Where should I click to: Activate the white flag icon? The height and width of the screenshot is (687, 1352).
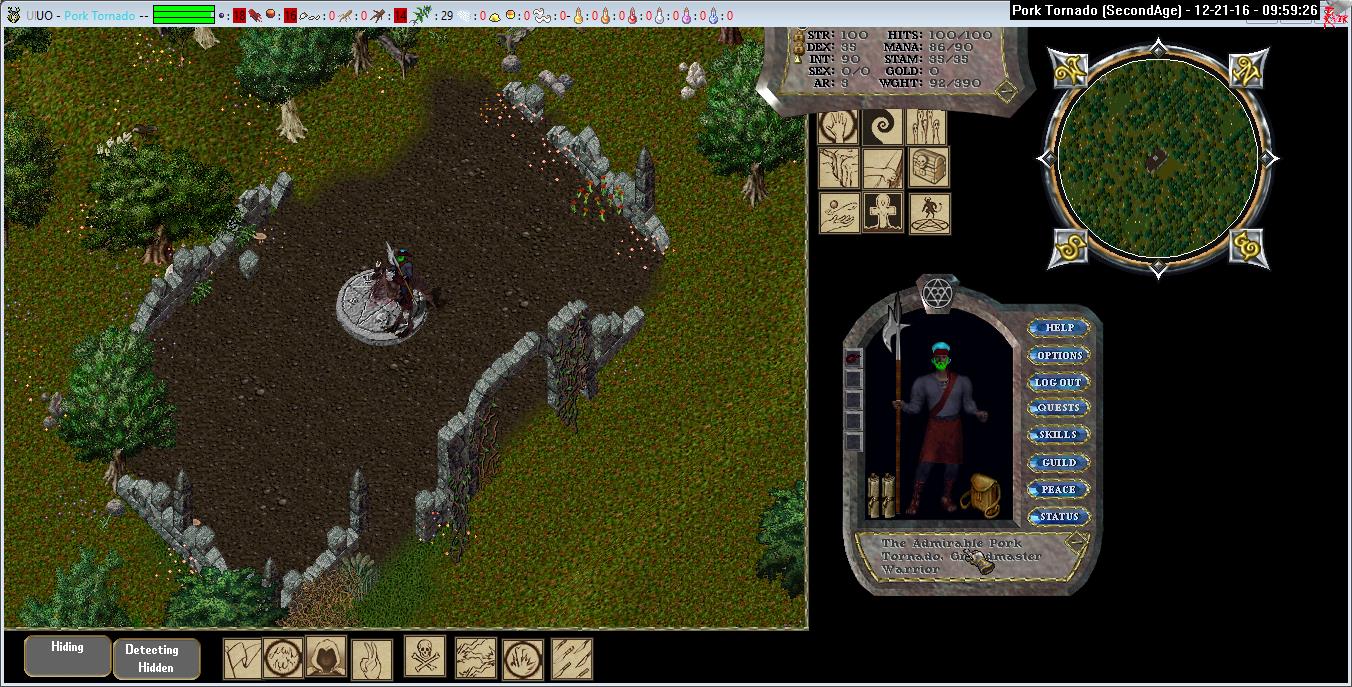pos(242,659)
